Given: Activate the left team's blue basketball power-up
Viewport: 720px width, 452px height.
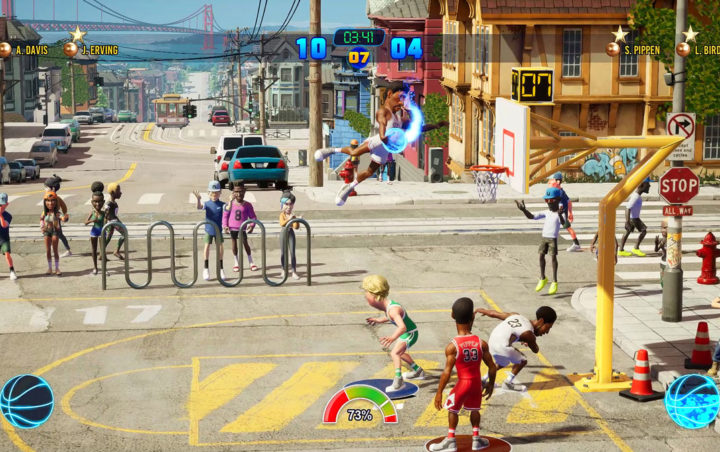Looking at the screenshot, I should [x=27, y=400].
